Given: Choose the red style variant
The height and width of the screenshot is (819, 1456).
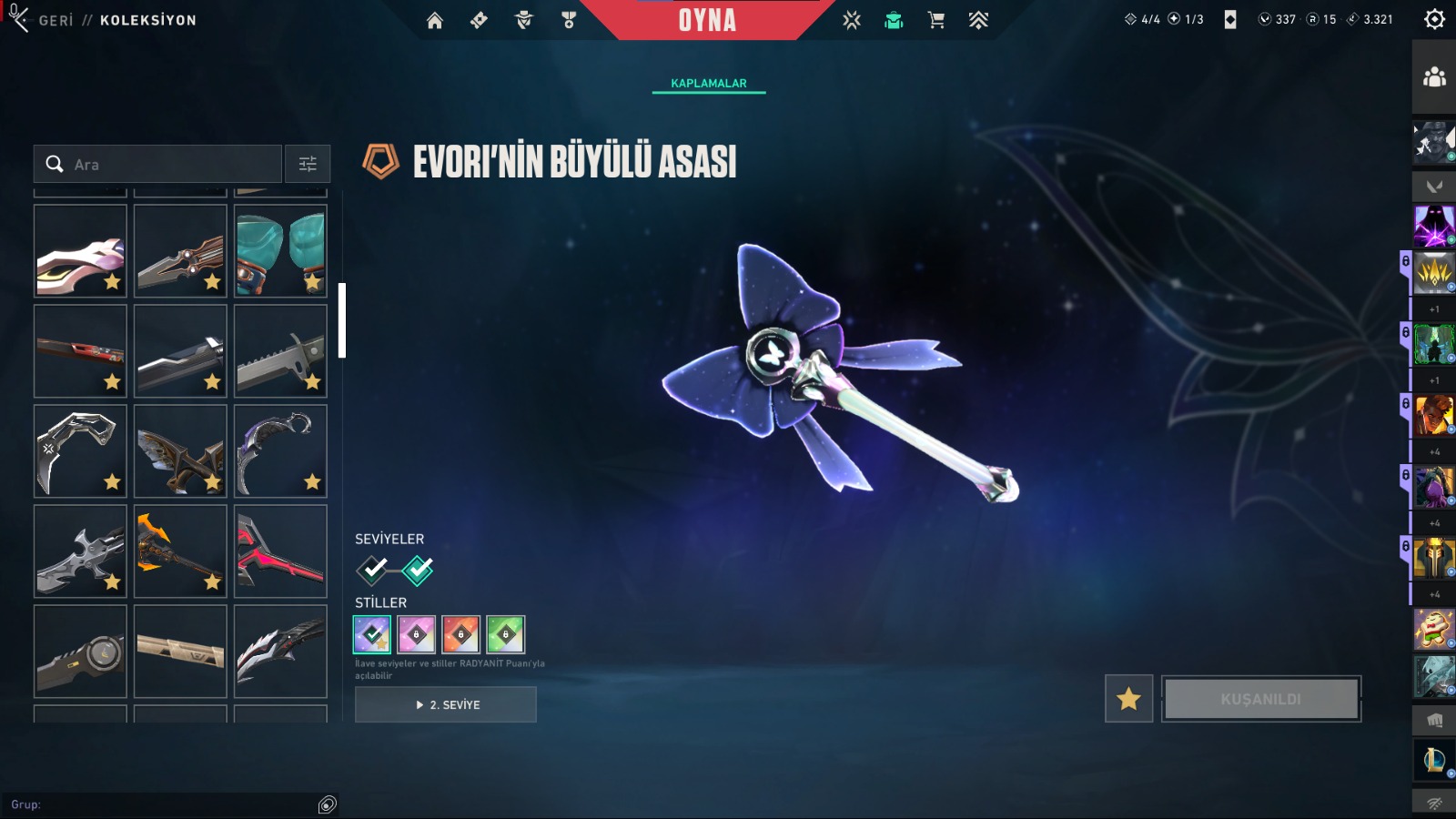Looking at the screenshot, I should click(x=460, y=634).
